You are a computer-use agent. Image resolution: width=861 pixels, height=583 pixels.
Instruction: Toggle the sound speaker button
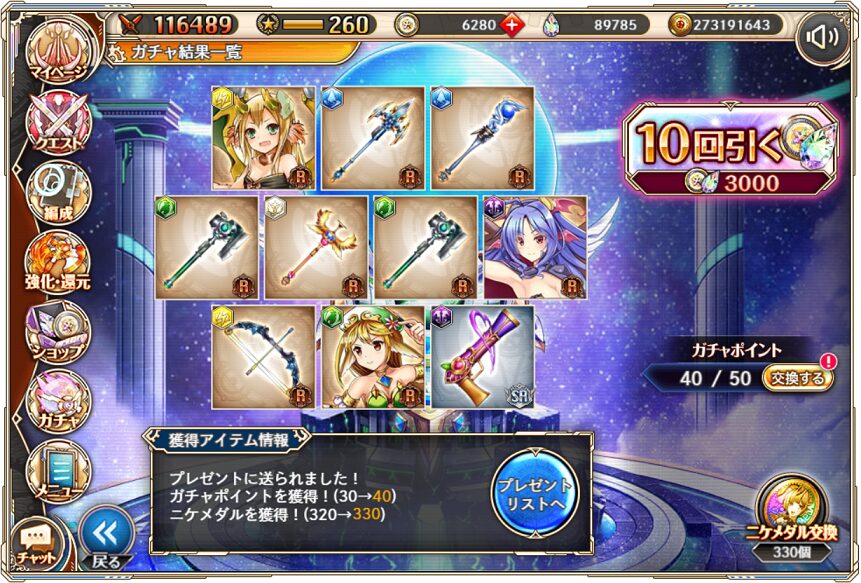(x=822, y=37)
